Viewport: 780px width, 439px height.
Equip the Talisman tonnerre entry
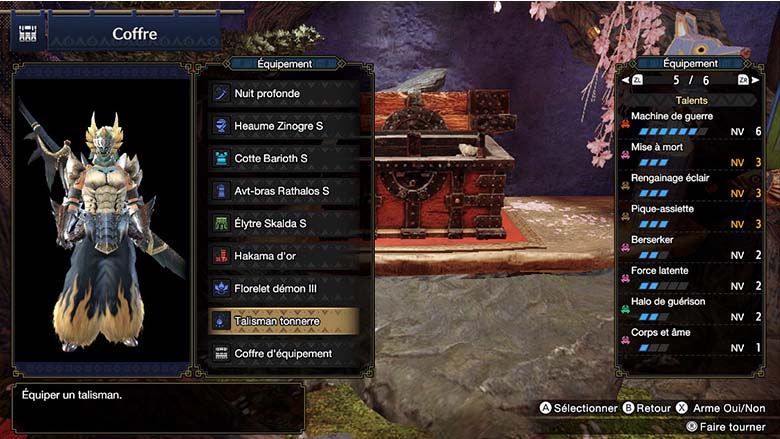[x=284, y=321]
